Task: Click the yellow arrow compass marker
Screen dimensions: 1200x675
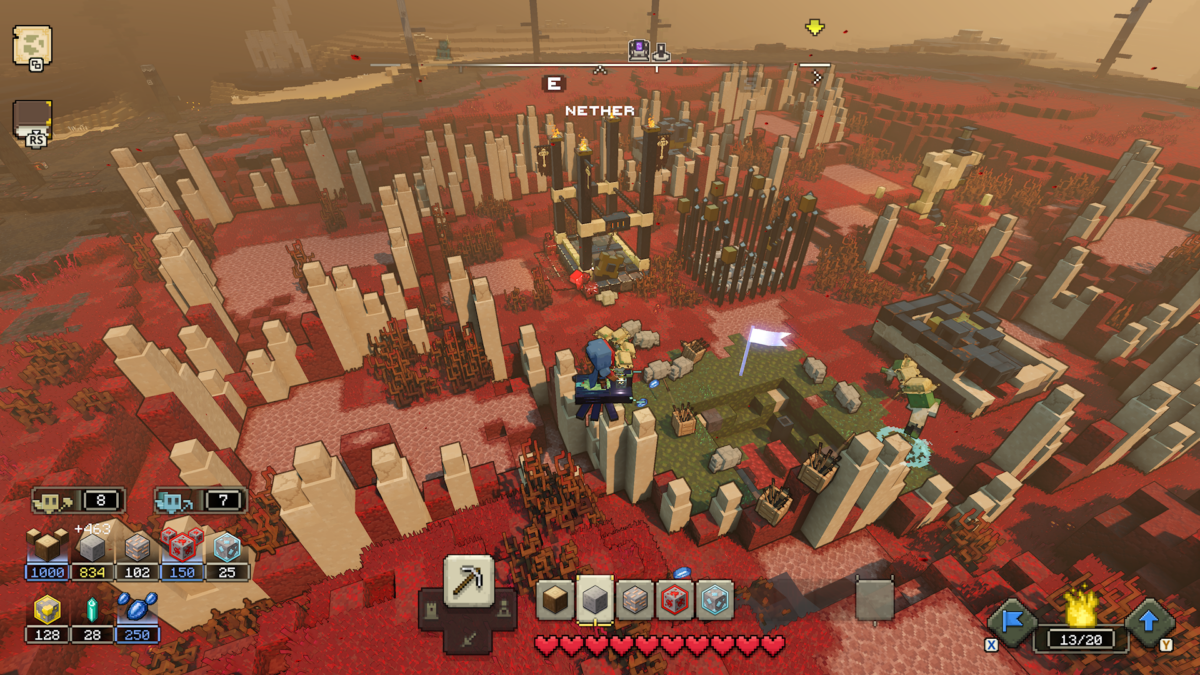Action: coord(815,28)
